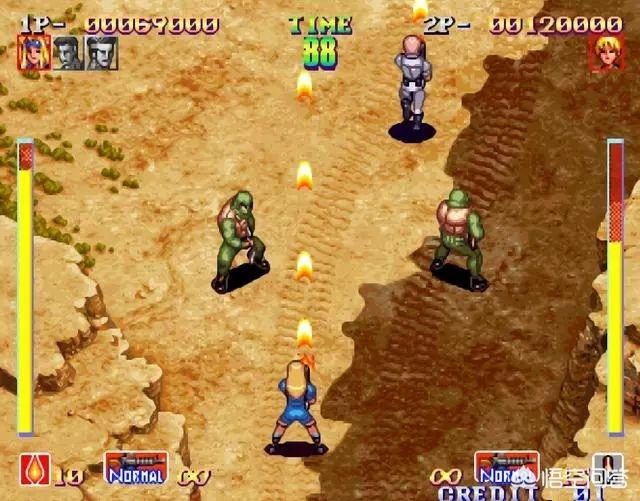Image resolution: width=640 pixels, height=501 pixels.
Task: Select player two's NORMAL weapon icon
Action: (x=507, y=467)
